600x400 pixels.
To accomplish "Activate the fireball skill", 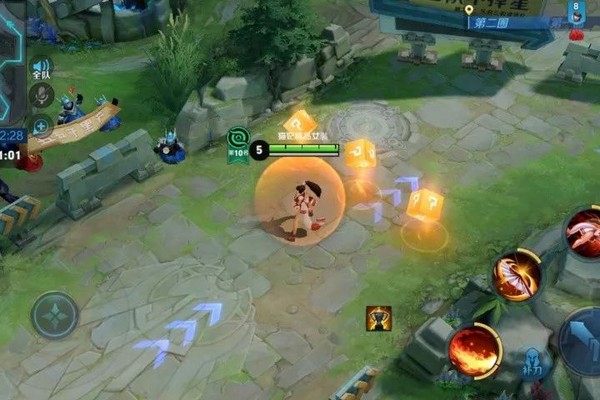I will (x=473, y=349).
